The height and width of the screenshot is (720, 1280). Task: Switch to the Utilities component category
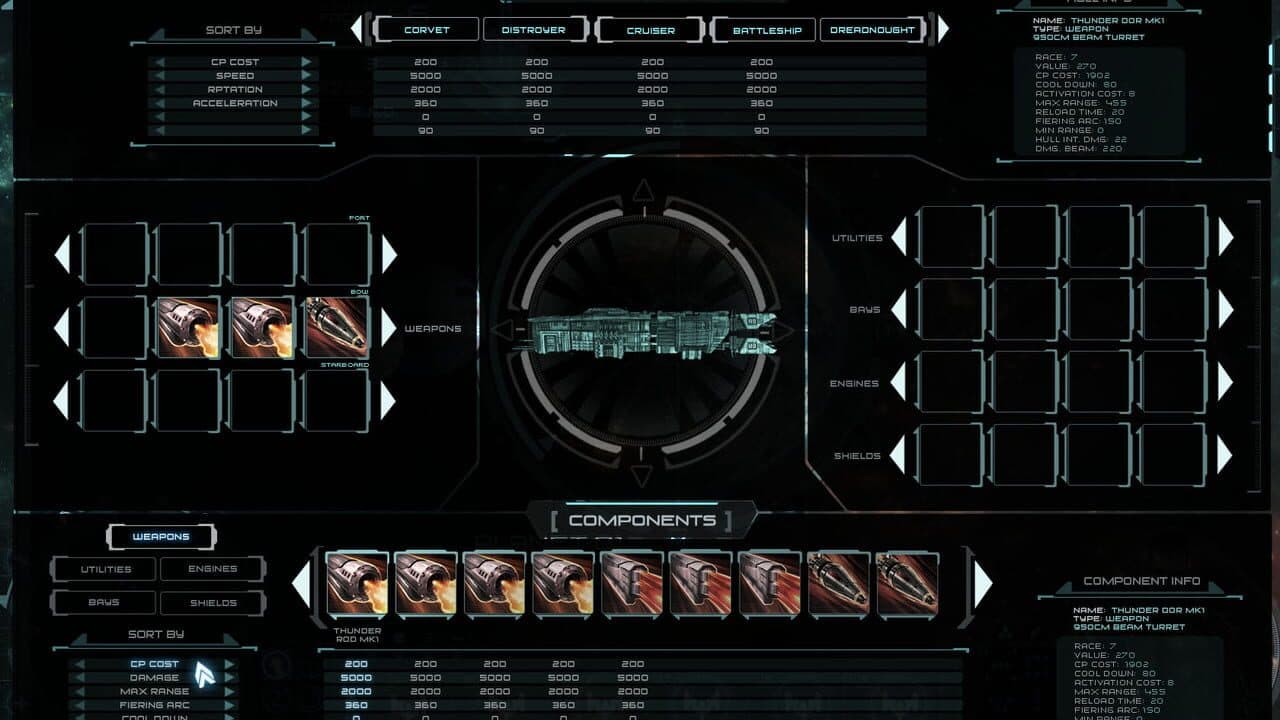click(106, 569)
